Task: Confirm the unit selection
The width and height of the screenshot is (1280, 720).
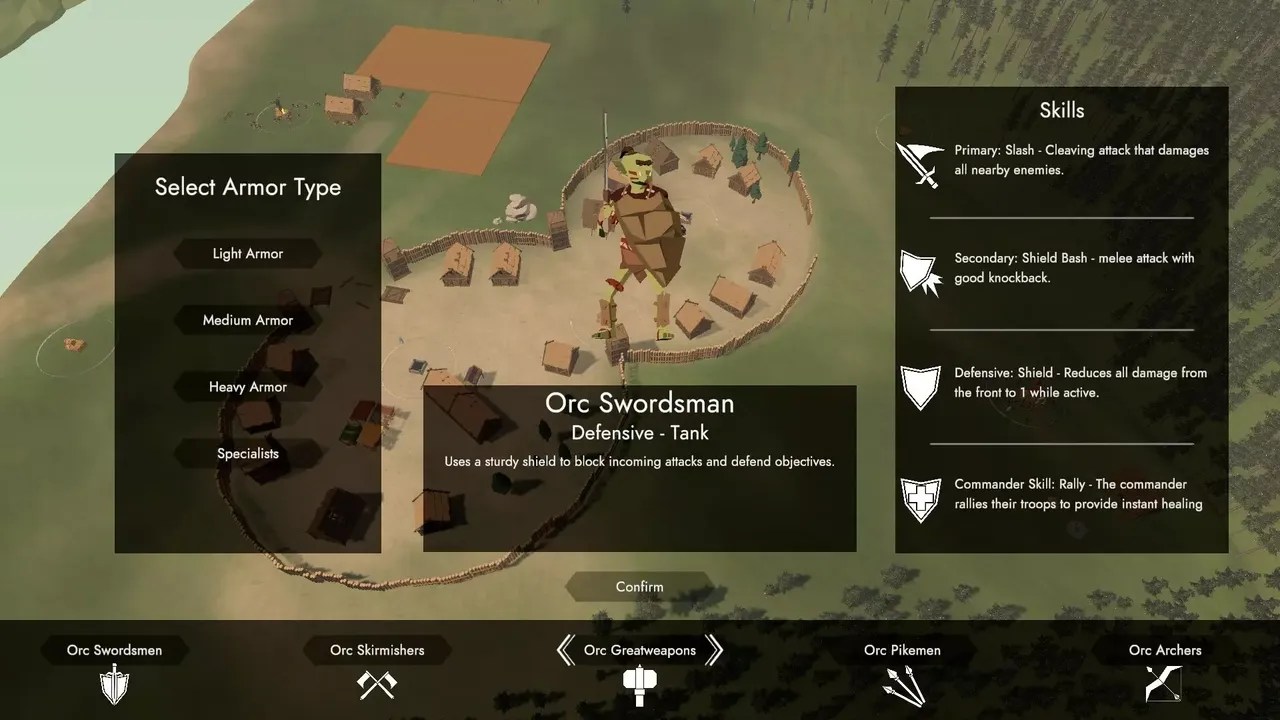Action: click(639, 587)
